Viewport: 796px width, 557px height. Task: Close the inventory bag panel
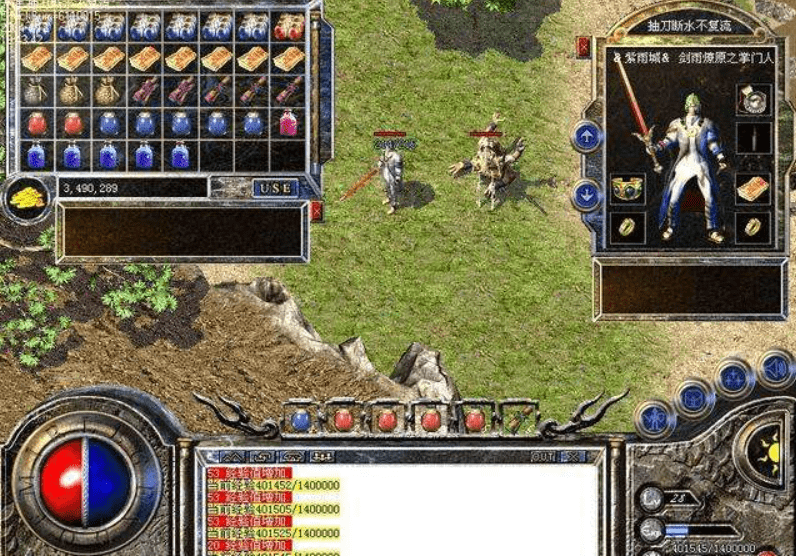click(x=317, y=211)
